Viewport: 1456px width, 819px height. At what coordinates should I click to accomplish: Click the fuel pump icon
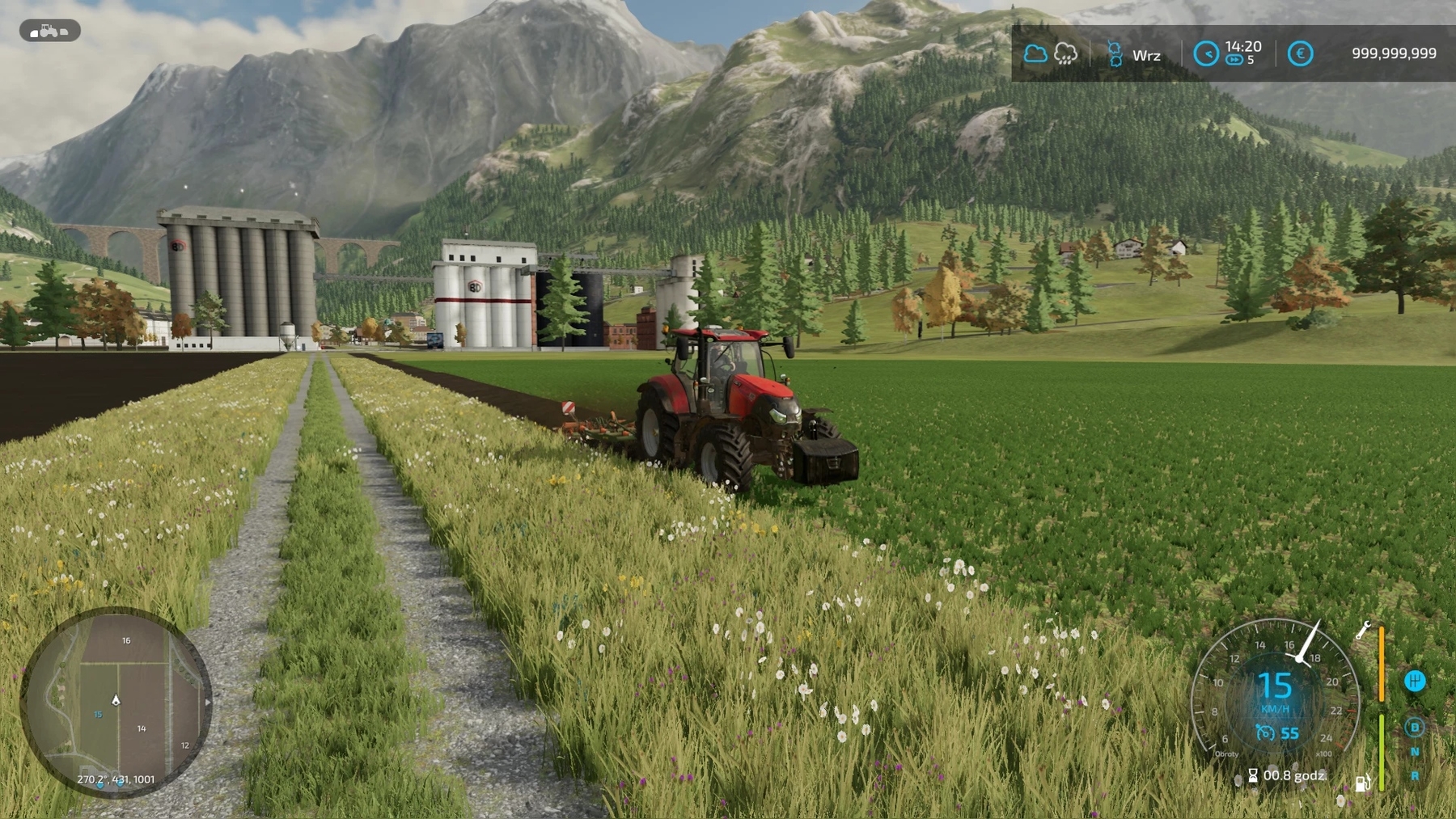pos(1363,783)
